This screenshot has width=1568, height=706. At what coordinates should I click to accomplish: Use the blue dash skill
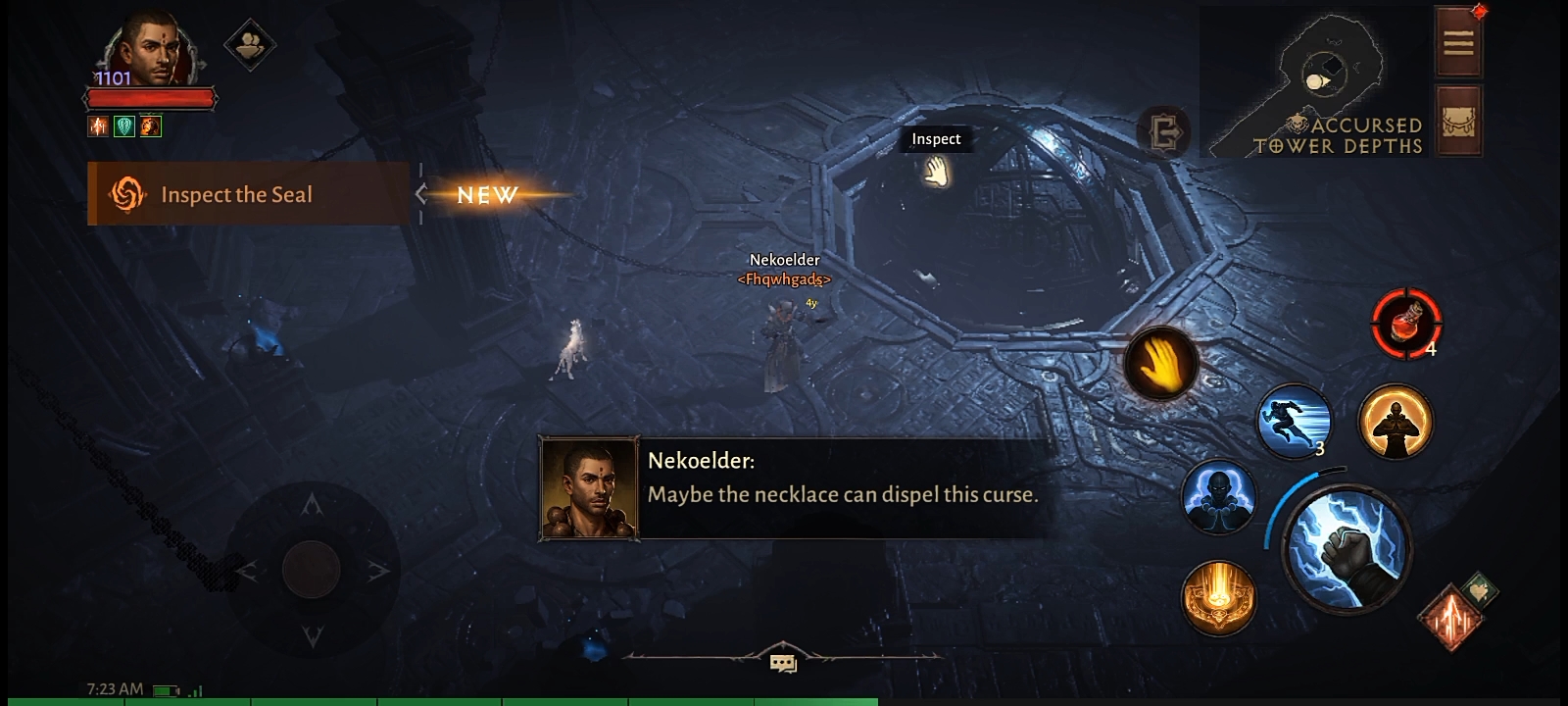(1294, 421)
